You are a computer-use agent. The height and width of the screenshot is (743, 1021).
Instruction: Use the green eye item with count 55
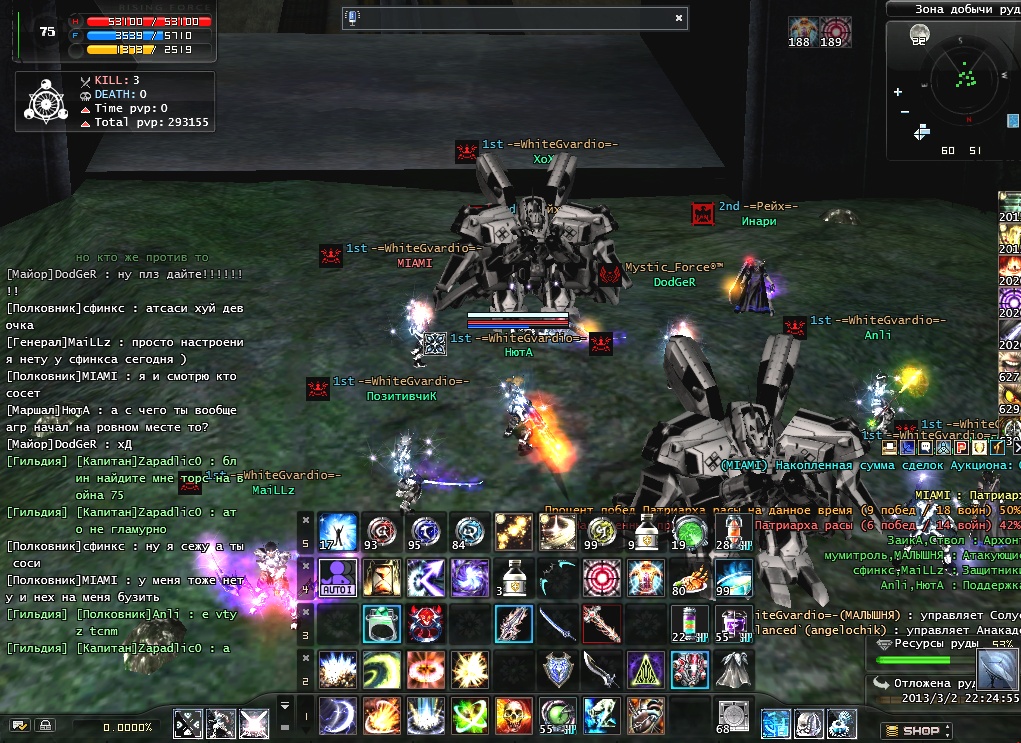point(556,716)
